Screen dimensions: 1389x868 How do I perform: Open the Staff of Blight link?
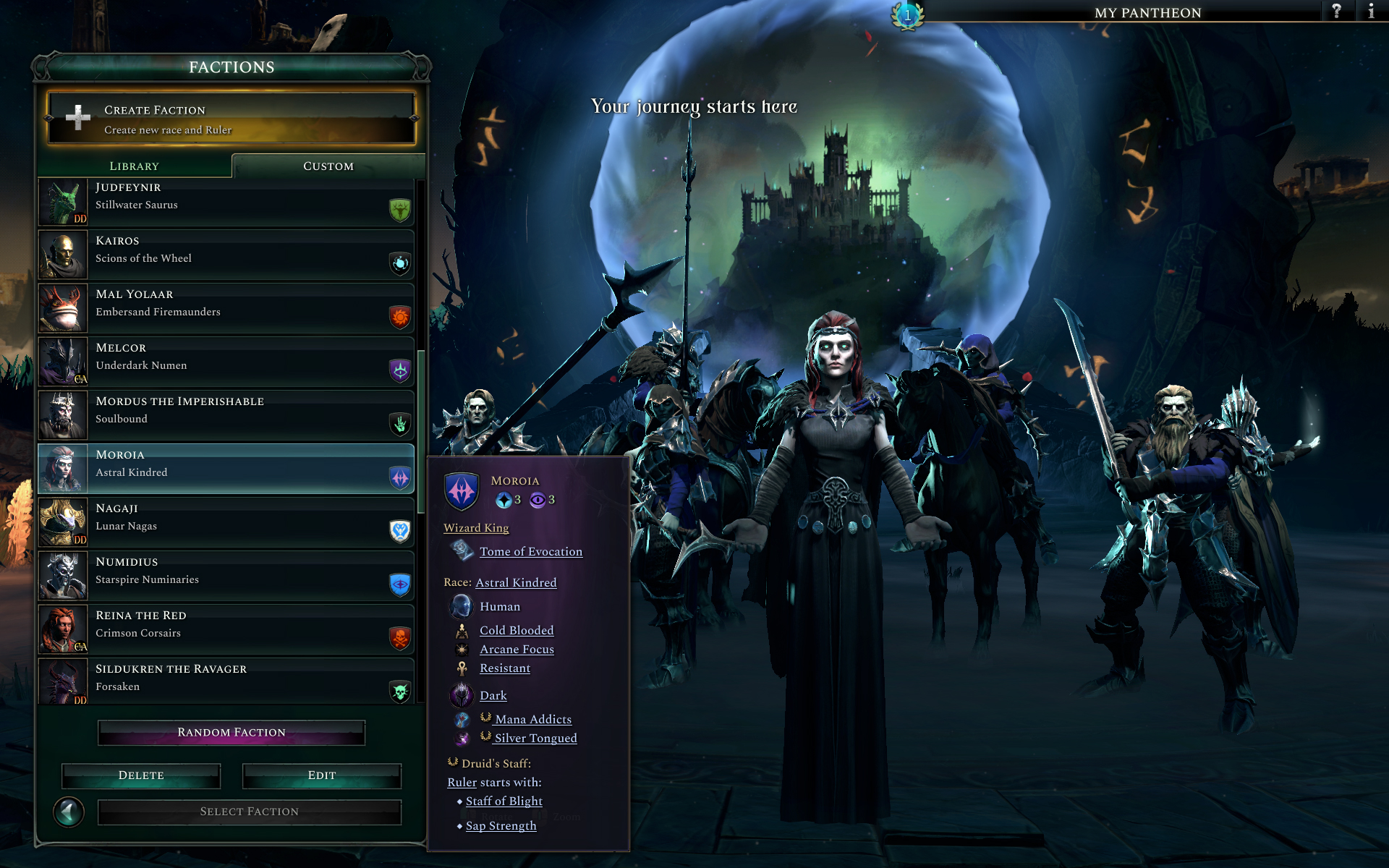pos(504,801)
